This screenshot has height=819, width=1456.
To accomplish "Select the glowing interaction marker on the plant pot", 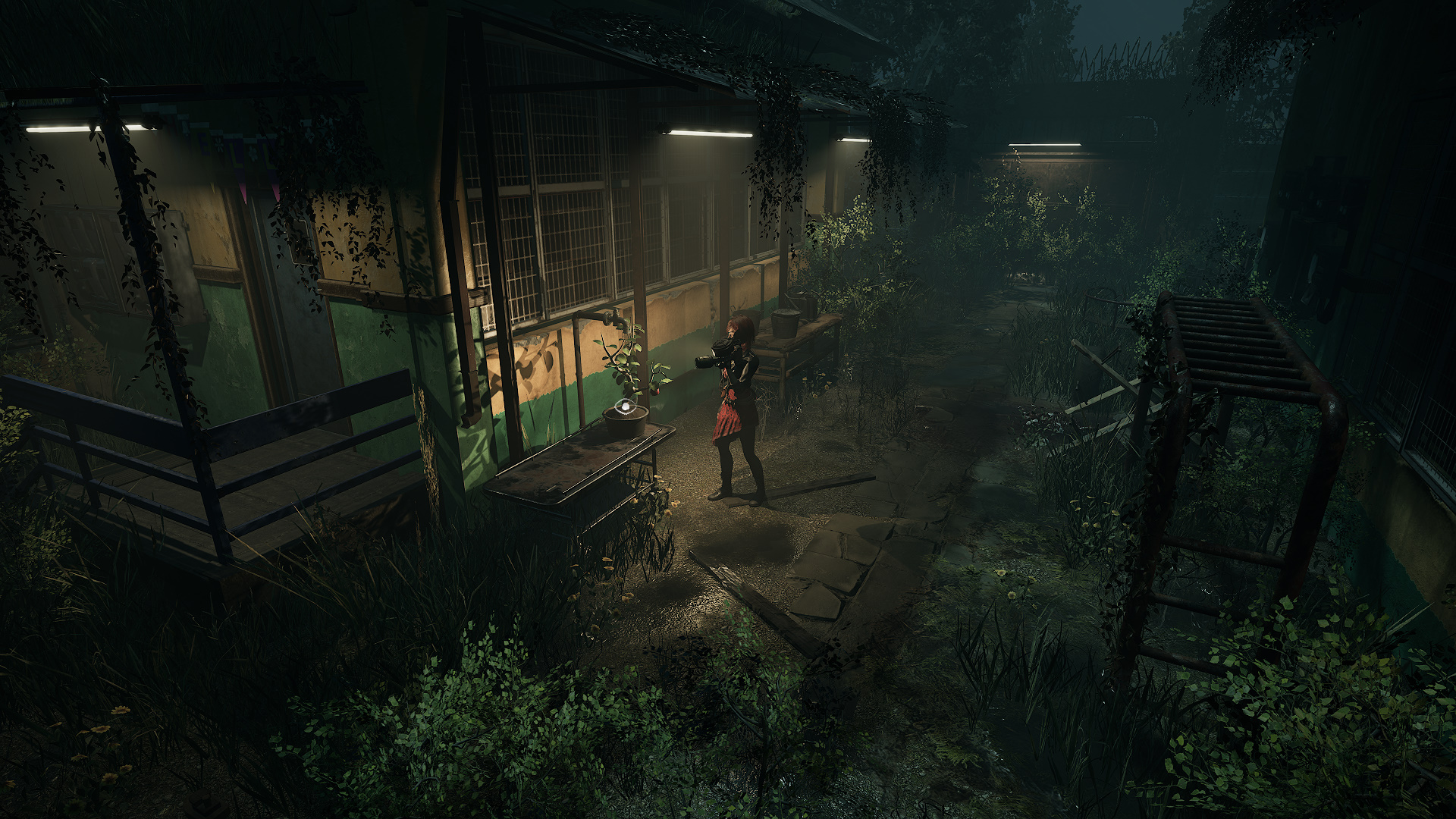I will coord(625,406).
